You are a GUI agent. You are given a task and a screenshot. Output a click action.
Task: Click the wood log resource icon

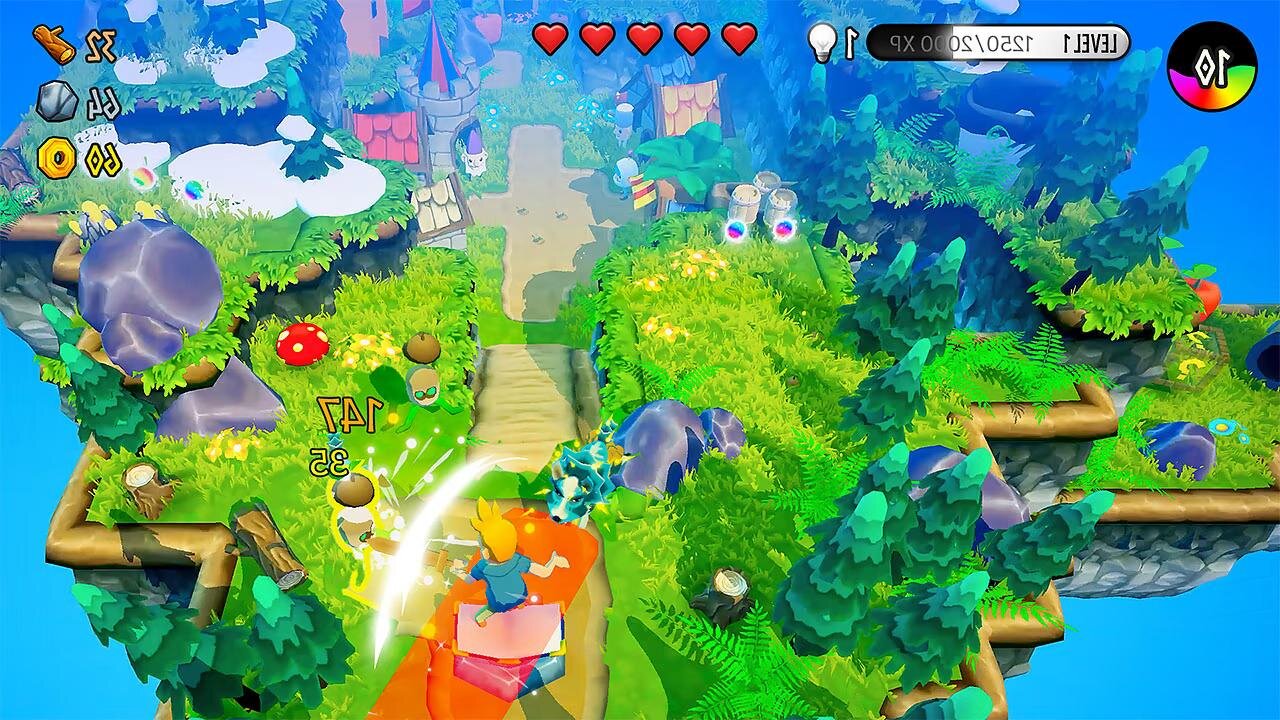pos(54,43)
